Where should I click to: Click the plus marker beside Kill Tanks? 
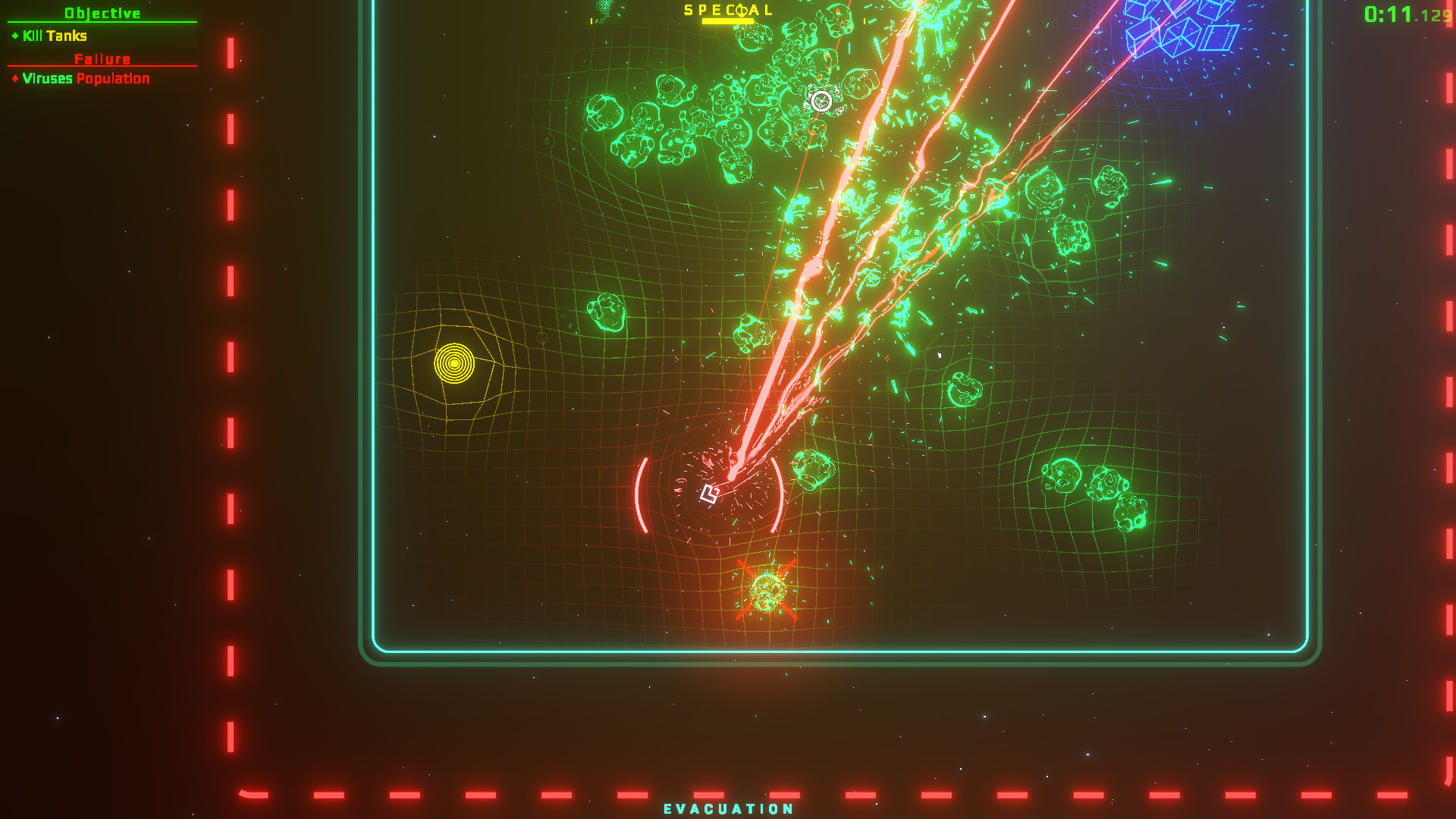[14, 36]
